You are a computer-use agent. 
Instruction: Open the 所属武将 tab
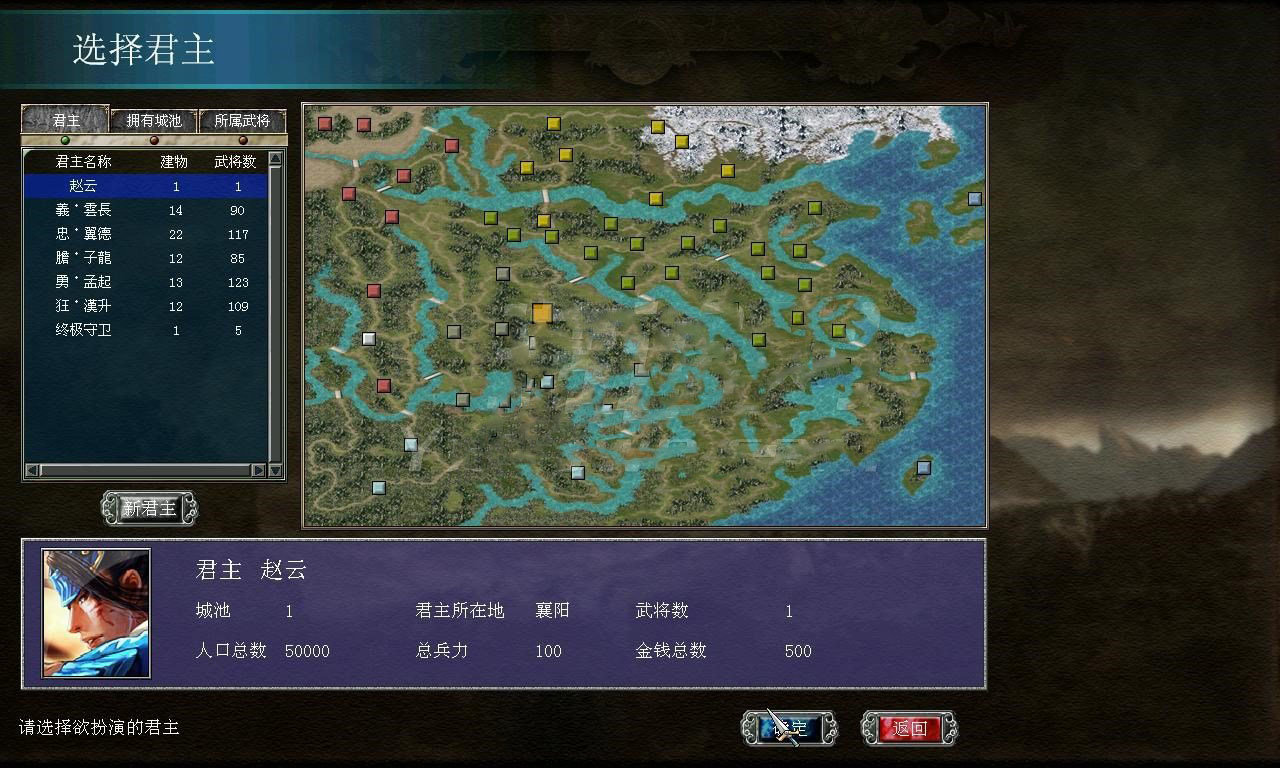pos(241,121)
